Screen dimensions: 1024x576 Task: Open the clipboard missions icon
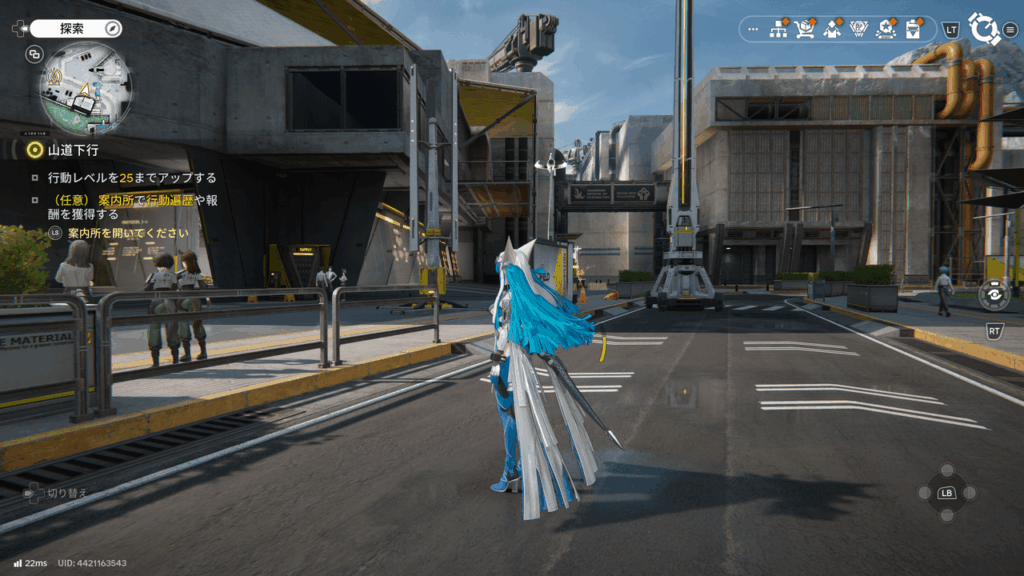[x=912, y=29]
